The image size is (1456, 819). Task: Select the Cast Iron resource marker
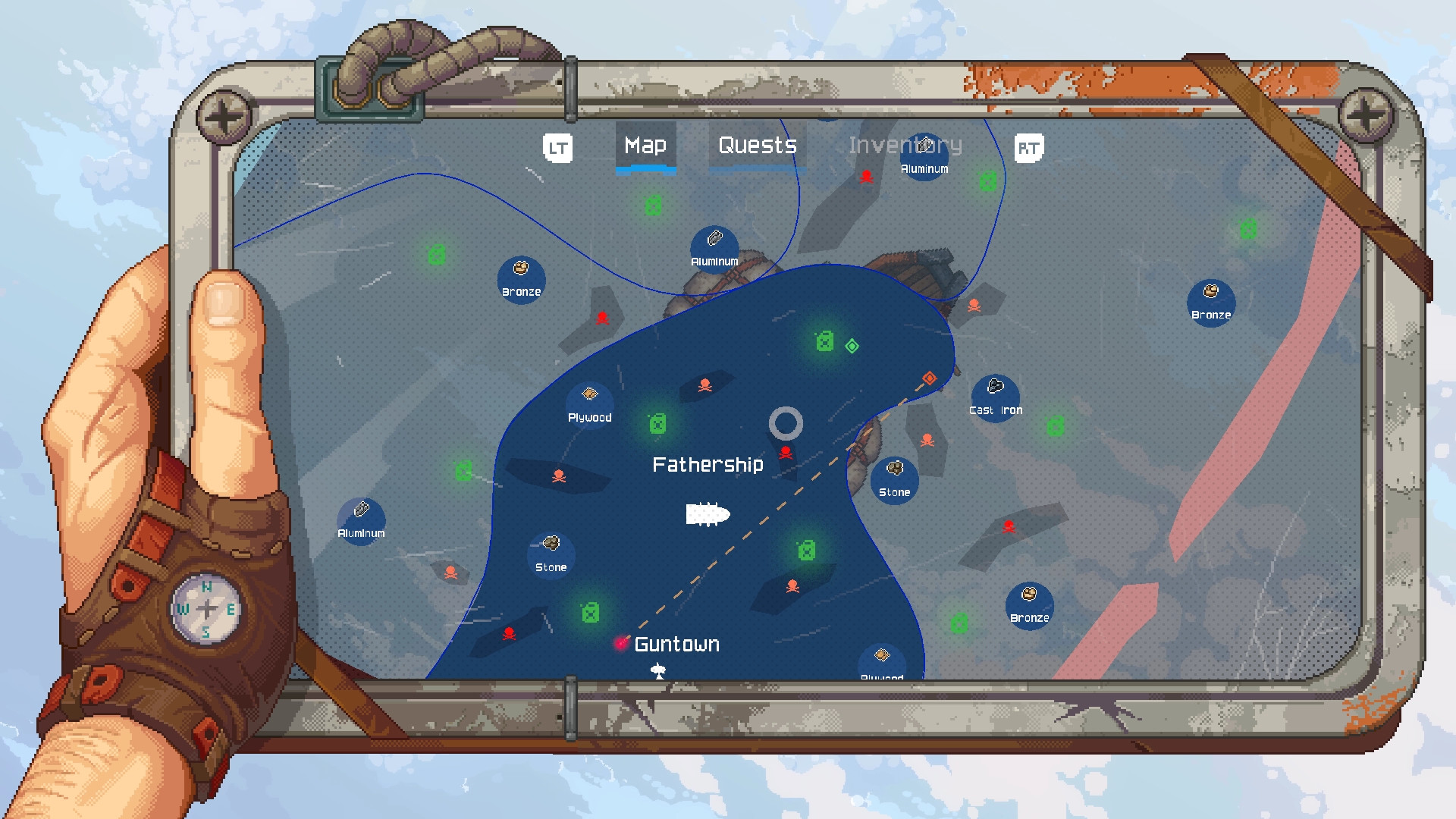(996, 395)
